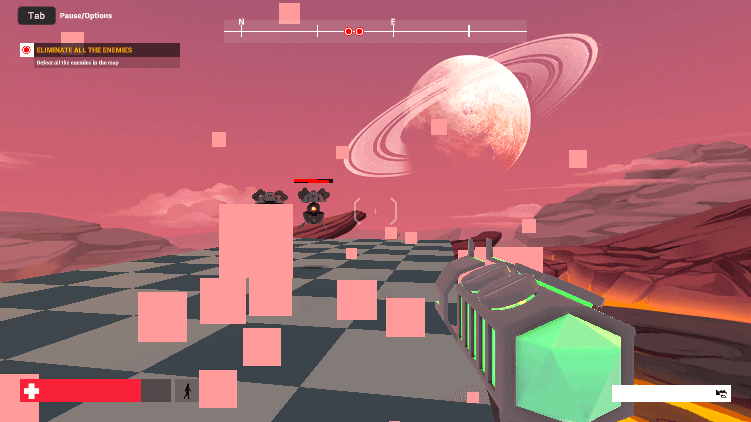This screenshot has height=422, width=751.
Task: Click the standing figure stance icon
Action: click(x=186, y=390)
